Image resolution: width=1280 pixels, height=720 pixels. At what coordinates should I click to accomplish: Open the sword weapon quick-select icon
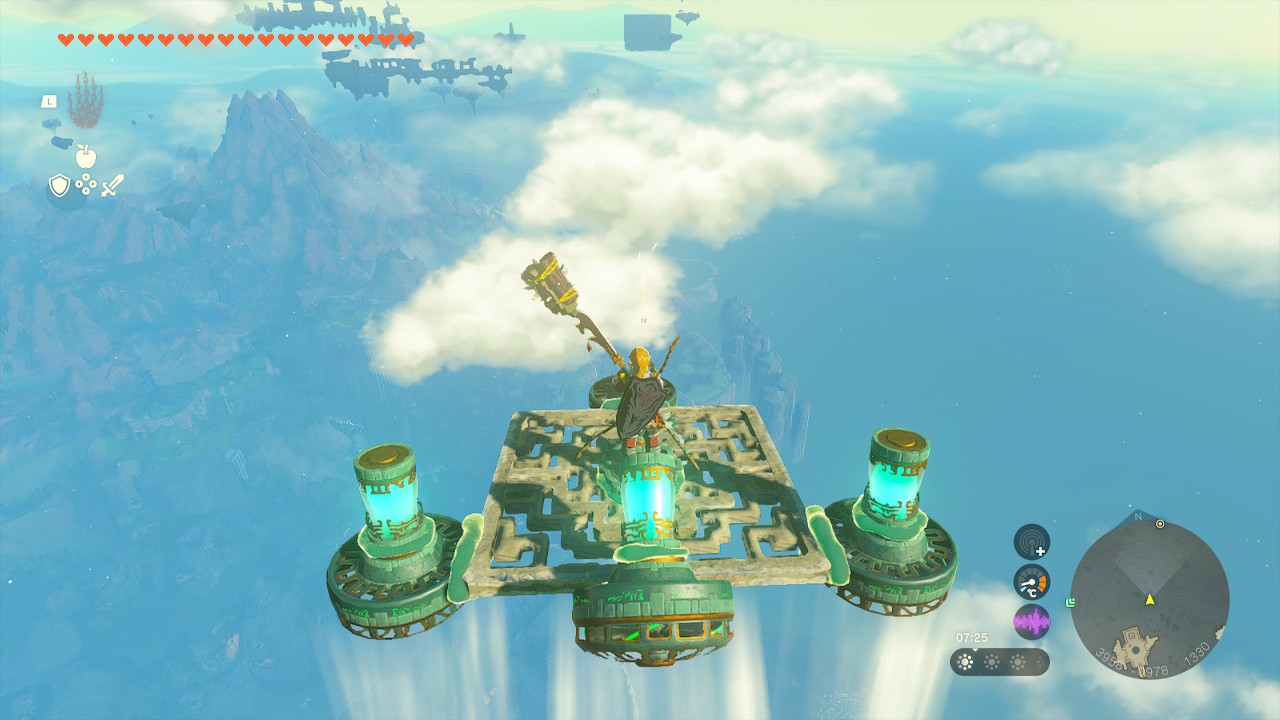tap(111, 185)
